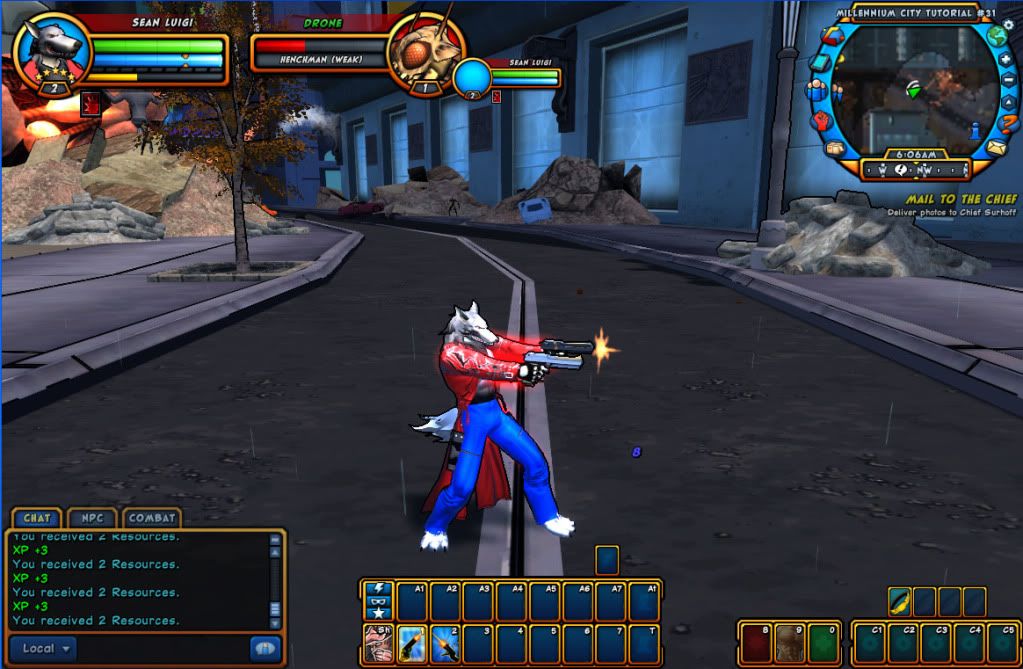
Task: Open the world map globe icon
Action: [995, 36]
